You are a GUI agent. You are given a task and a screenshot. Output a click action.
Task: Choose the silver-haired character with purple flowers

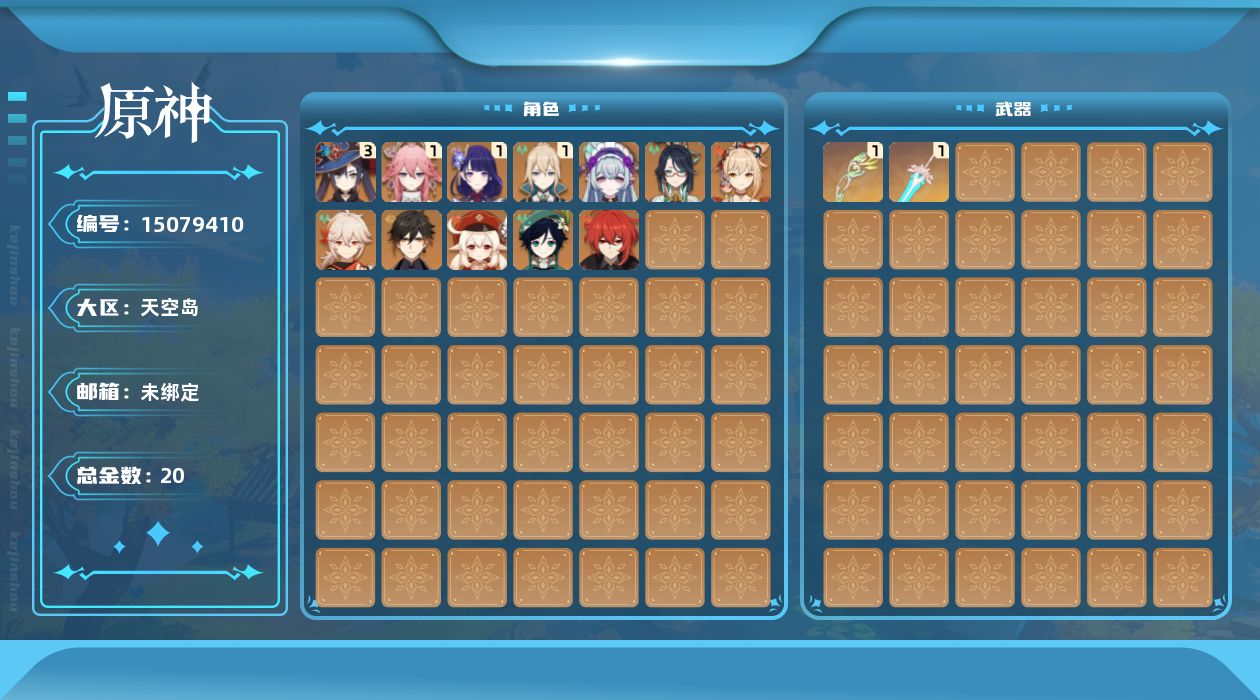coord(610,172)
